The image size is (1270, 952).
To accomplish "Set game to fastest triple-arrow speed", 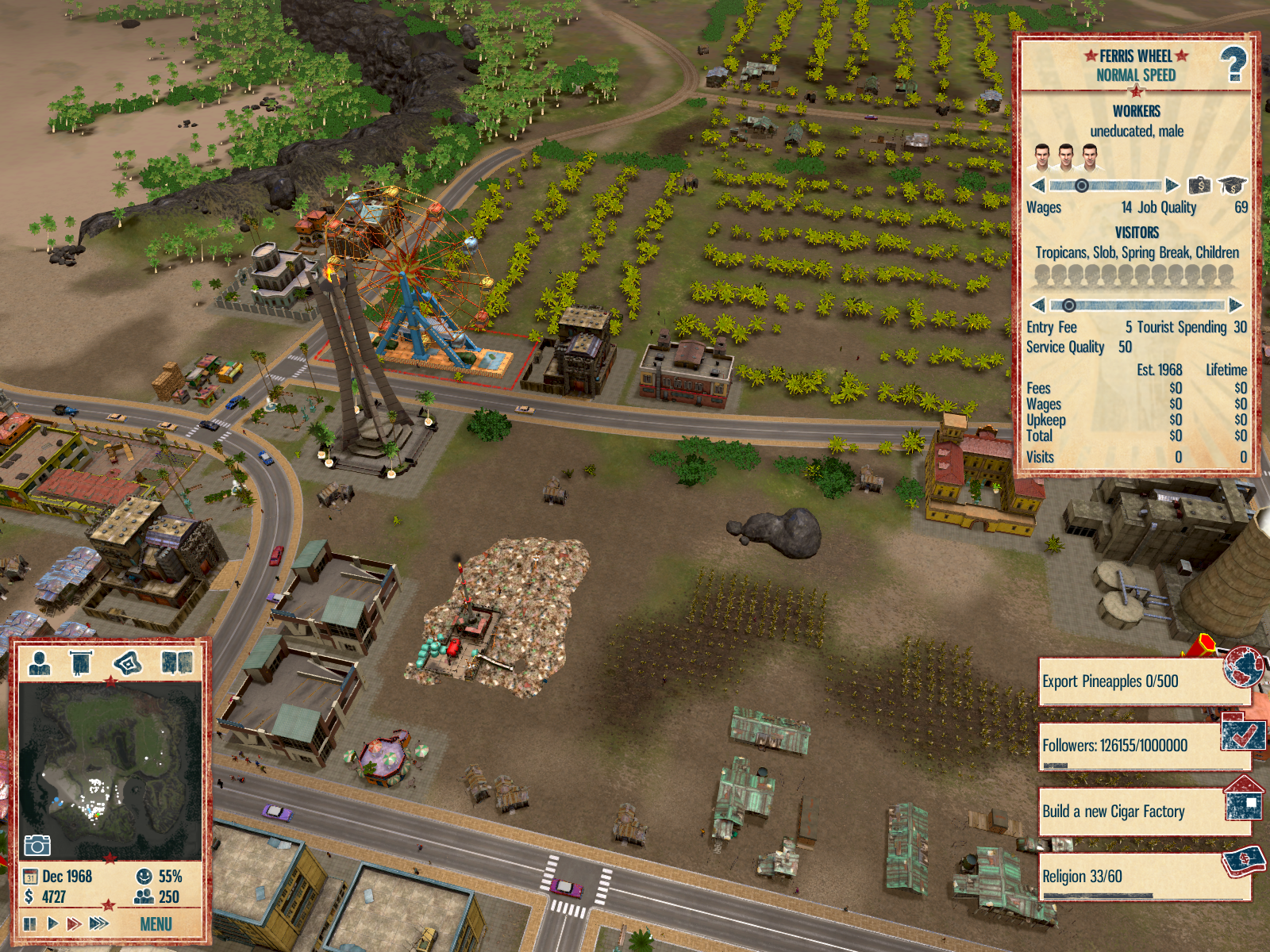I will pos(99,923).
